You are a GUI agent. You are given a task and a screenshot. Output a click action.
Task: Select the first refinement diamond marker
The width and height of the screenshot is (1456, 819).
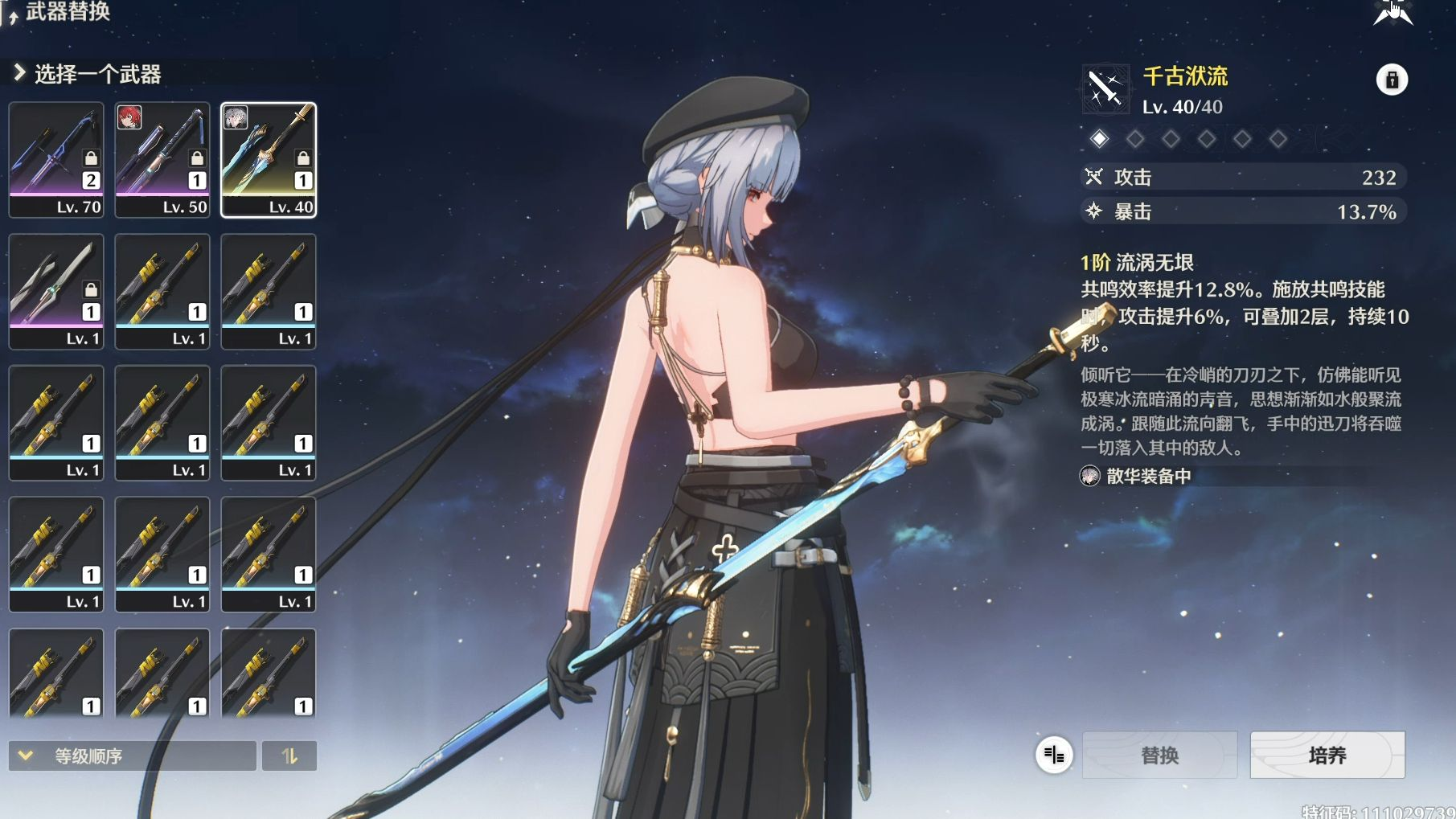[1098, 138]
